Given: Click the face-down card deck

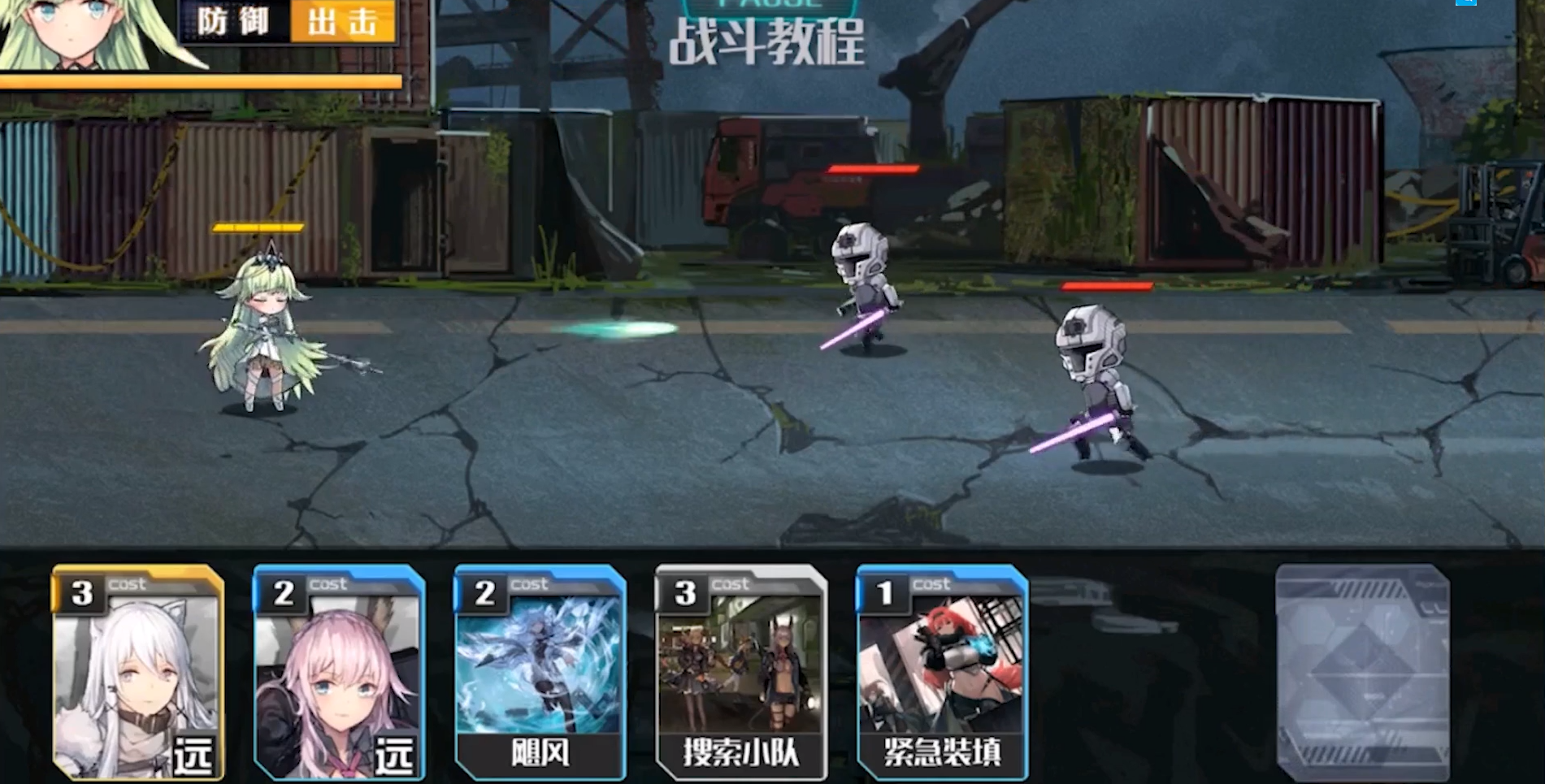Looking at the screenshot, I should 1362,673.
